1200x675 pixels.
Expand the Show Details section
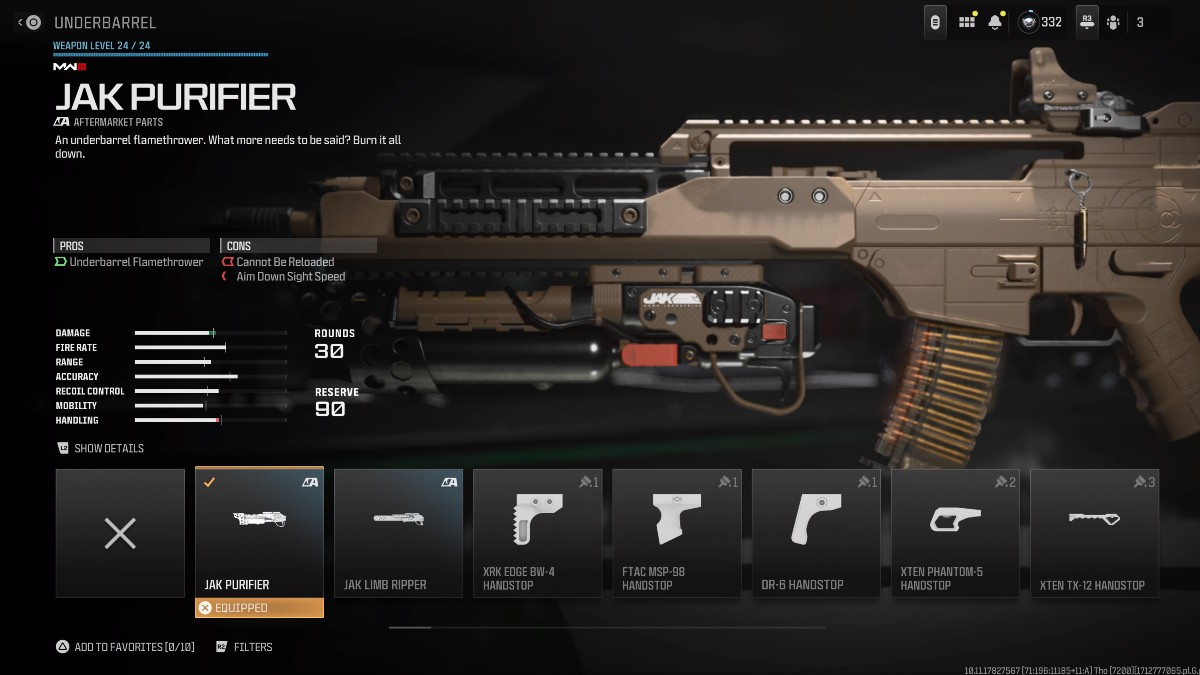coord(101,448)
